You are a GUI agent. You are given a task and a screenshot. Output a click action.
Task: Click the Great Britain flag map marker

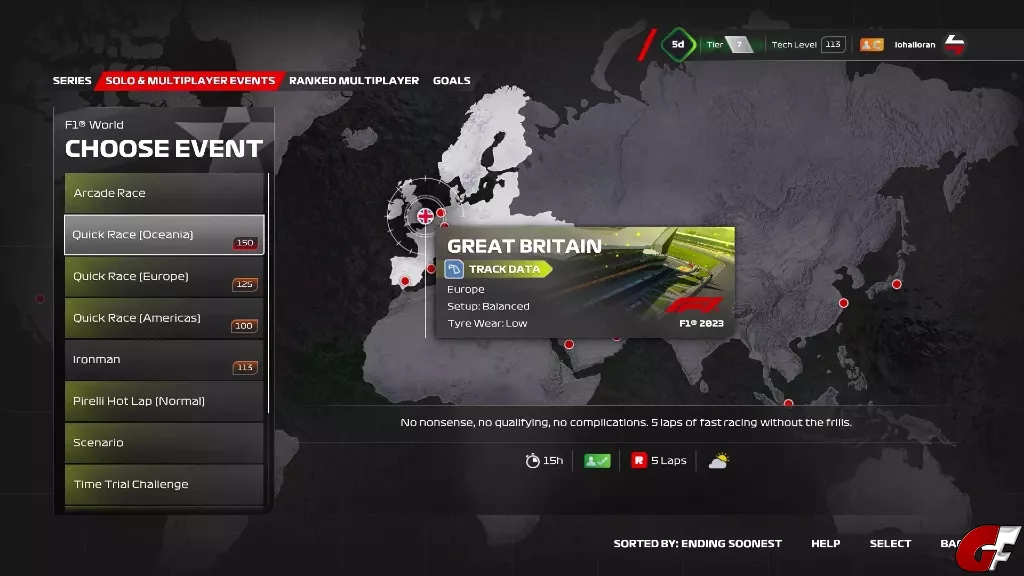[x=425, y=215]
